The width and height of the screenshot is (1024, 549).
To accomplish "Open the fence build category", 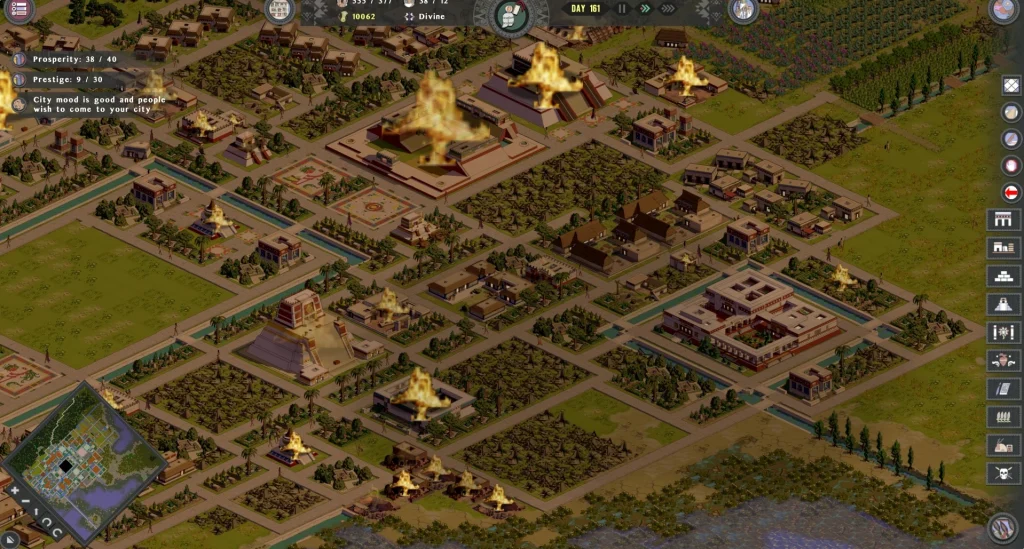I will pos(1002,417).
